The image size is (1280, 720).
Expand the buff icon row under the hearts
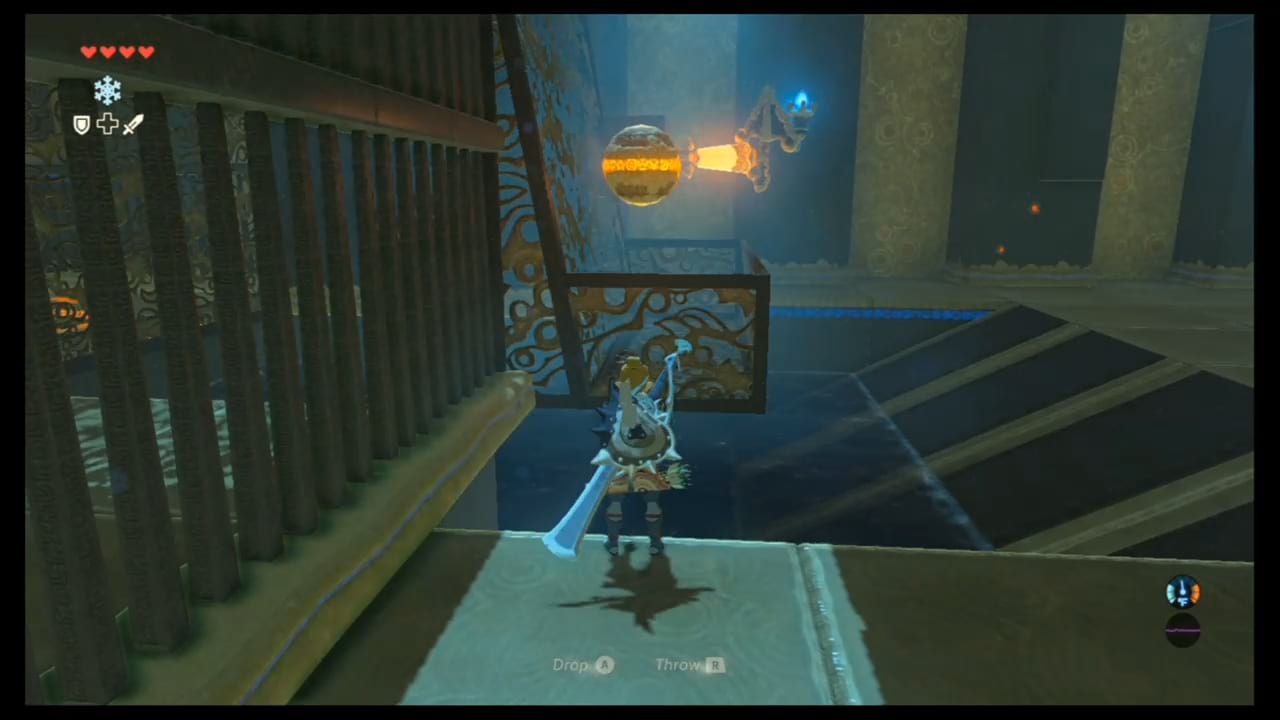107,124
